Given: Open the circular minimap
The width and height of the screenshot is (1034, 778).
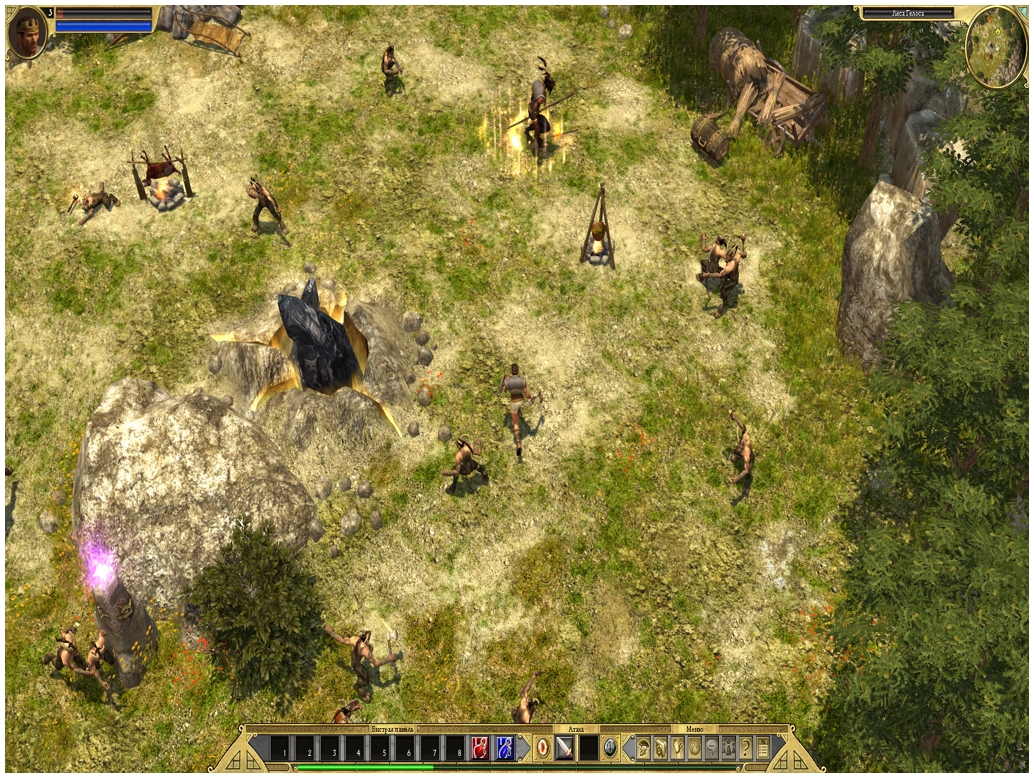Looking at the screenshot, I should [x=996, y=46].
